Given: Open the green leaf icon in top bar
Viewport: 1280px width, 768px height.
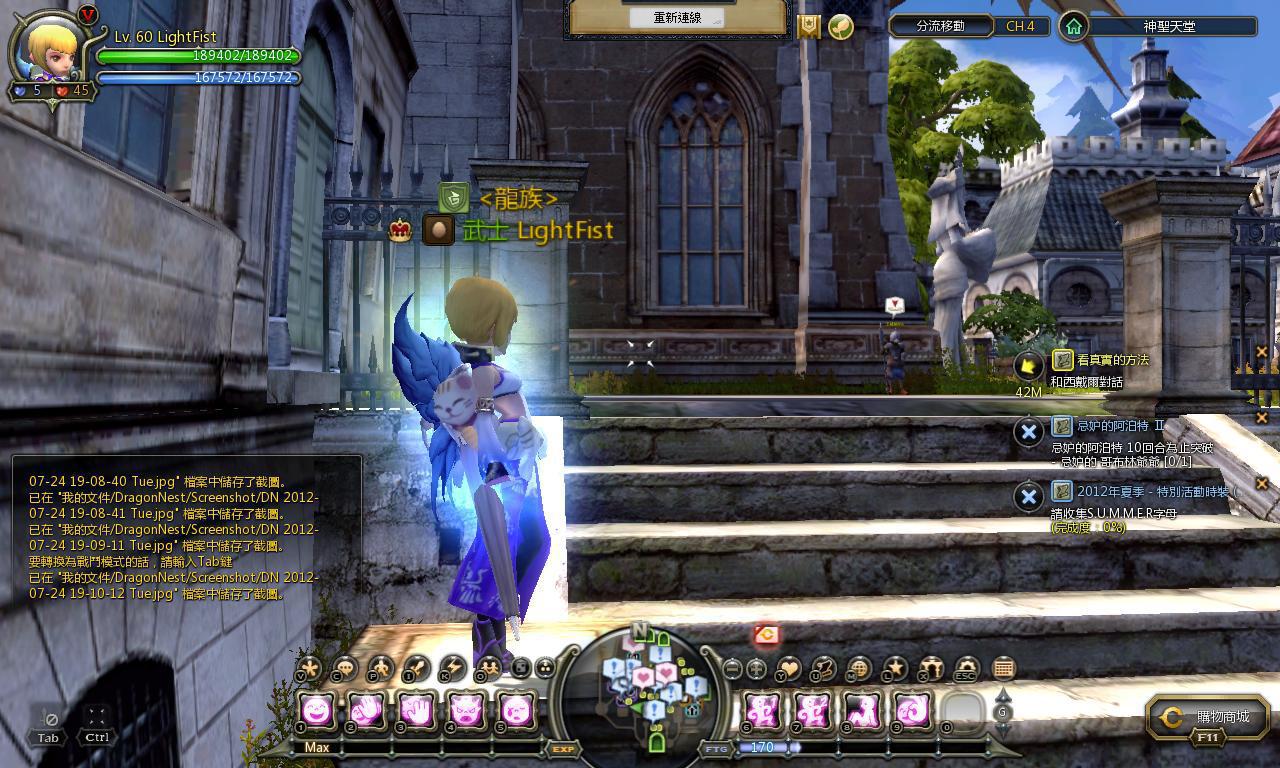Looking at the screenshot, I should 841,26.
